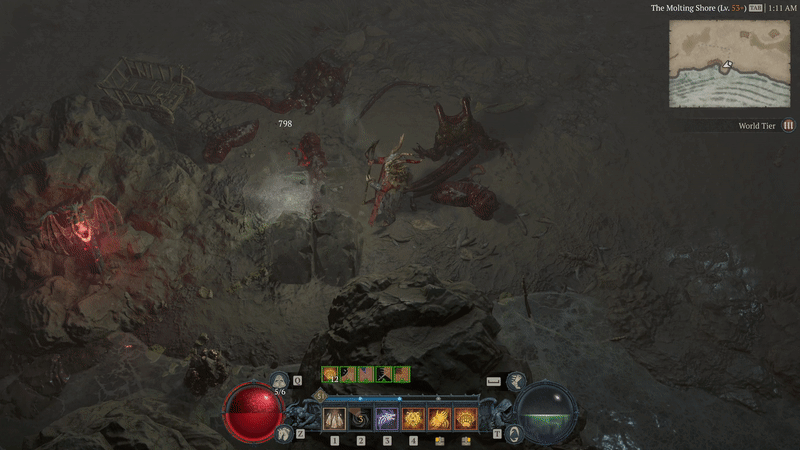Trigger the orange beast face skill
The image size is (800, 450).
pos(413,418)
